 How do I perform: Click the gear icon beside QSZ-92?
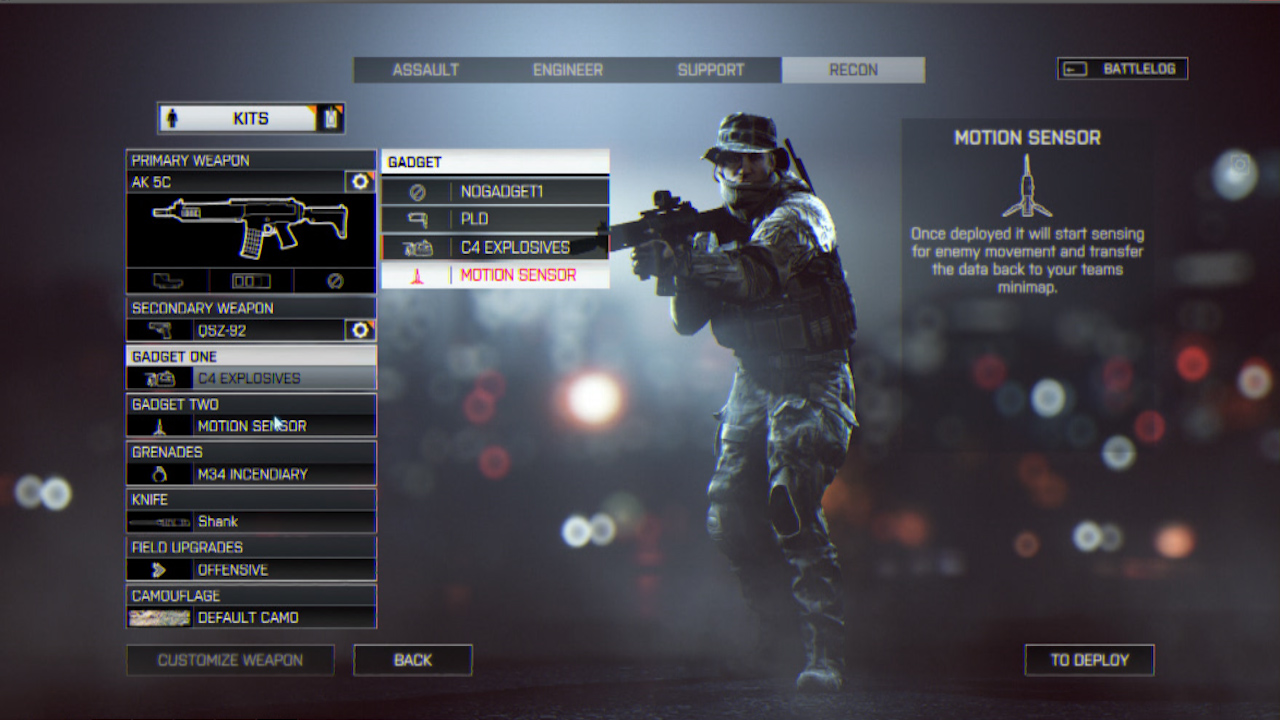(x=359, y=330)
